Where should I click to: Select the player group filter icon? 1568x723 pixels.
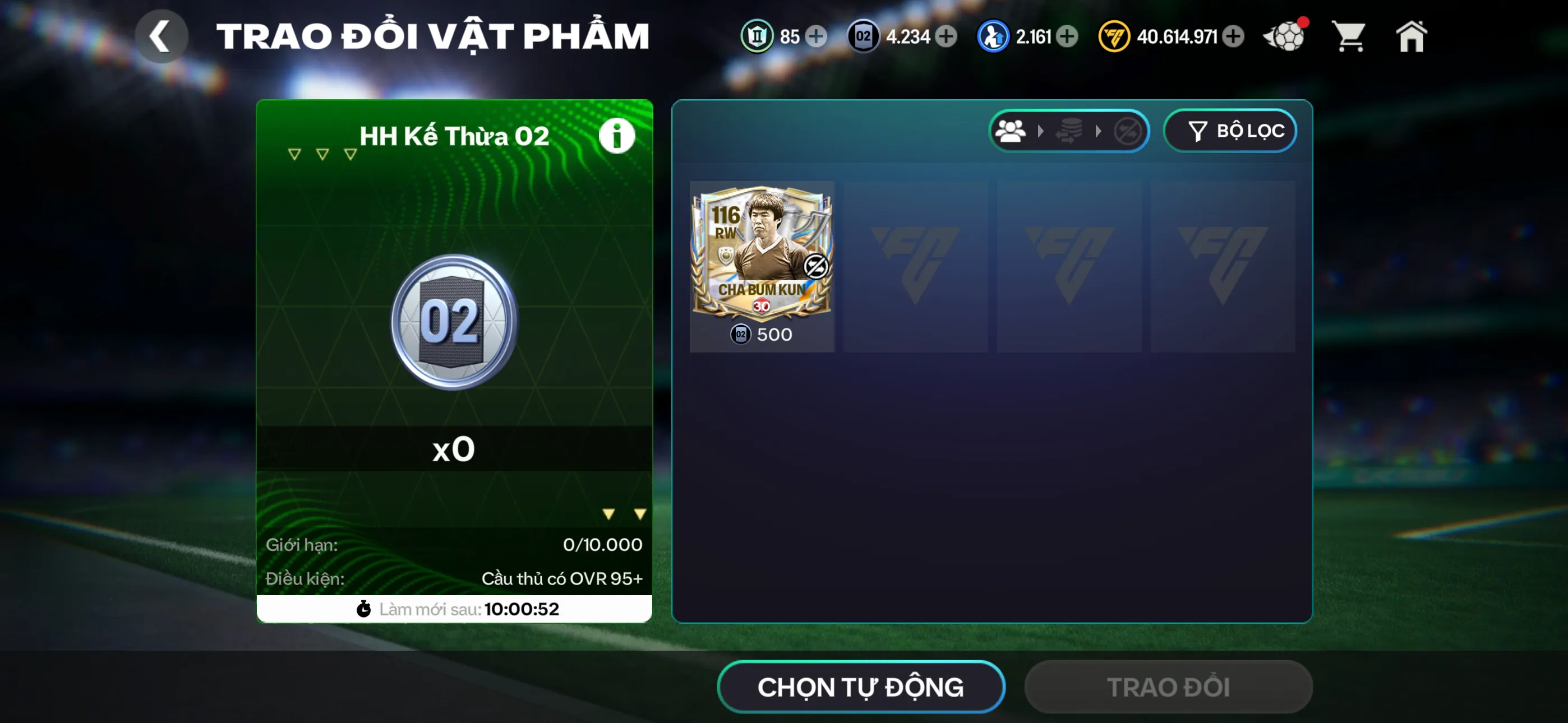click(1011, 131)
